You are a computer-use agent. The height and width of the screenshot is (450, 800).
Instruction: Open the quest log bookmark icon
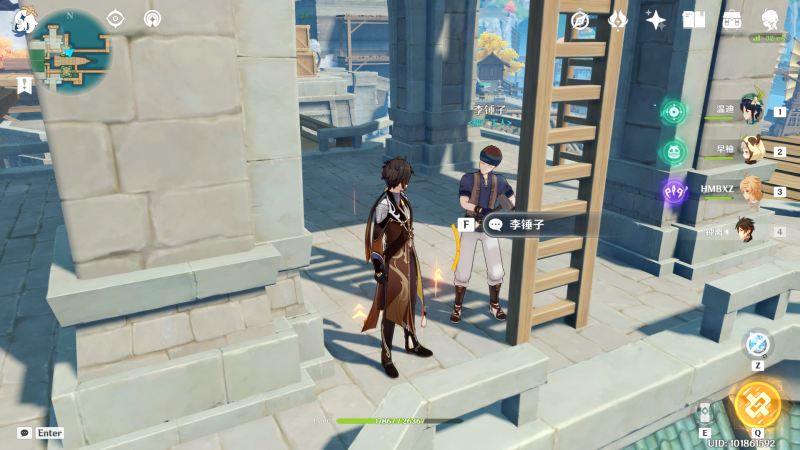pos(25,85)
